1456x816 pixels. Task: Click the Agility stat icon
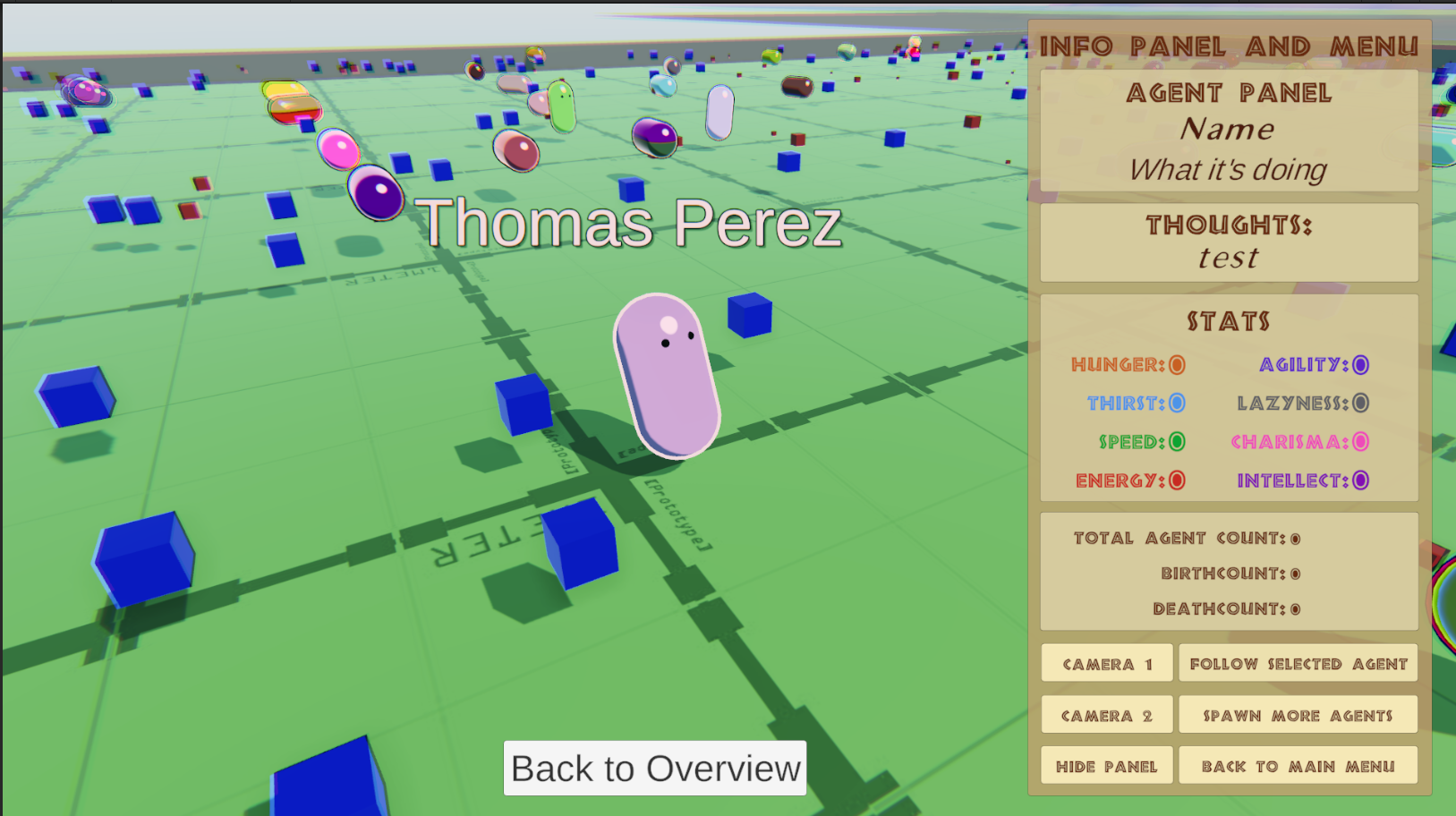pyautogui.click(x=1360, y=364)
